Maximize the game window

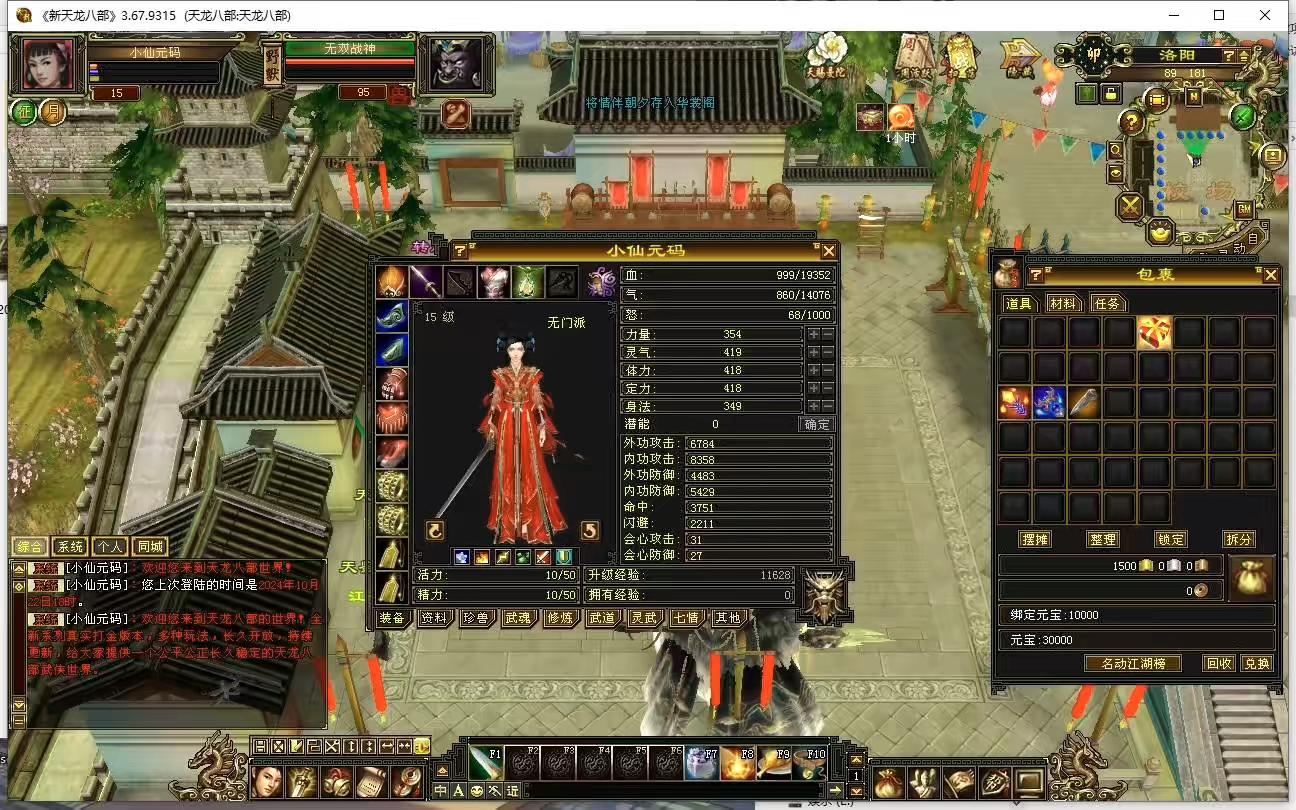click(x=1219, y=15)
